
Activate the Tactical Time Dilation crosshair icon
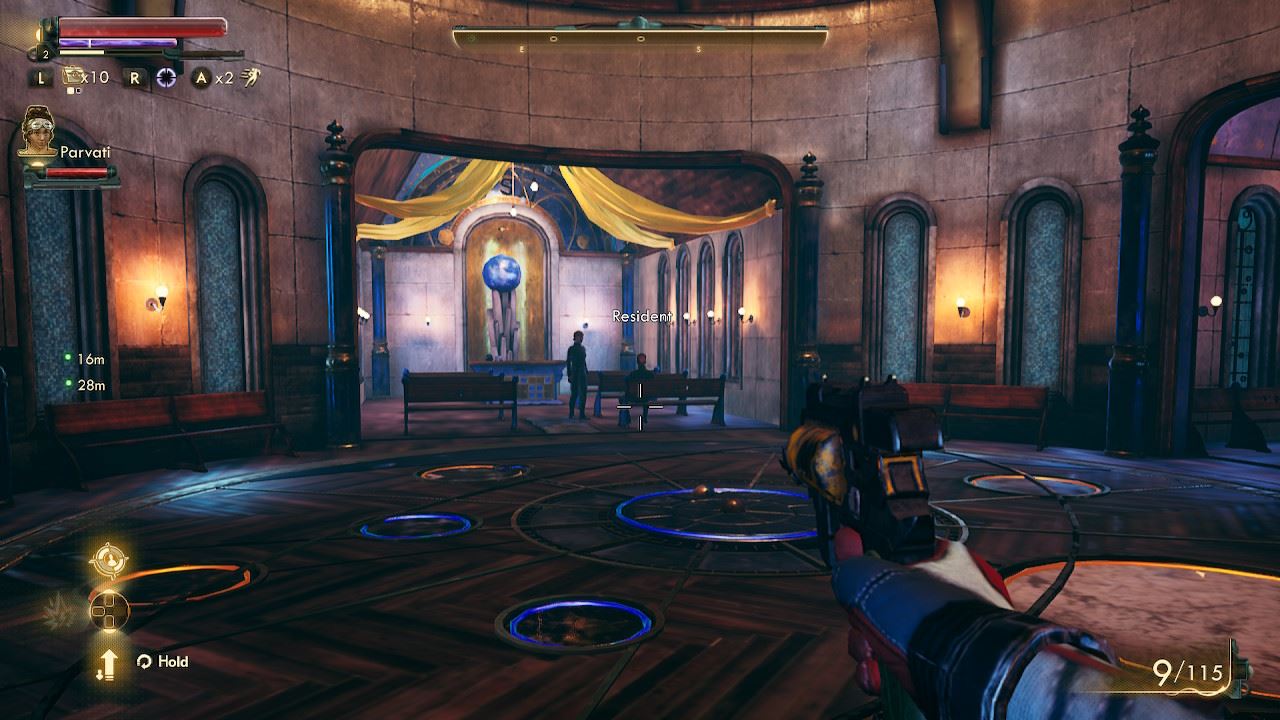click(166, 77)
